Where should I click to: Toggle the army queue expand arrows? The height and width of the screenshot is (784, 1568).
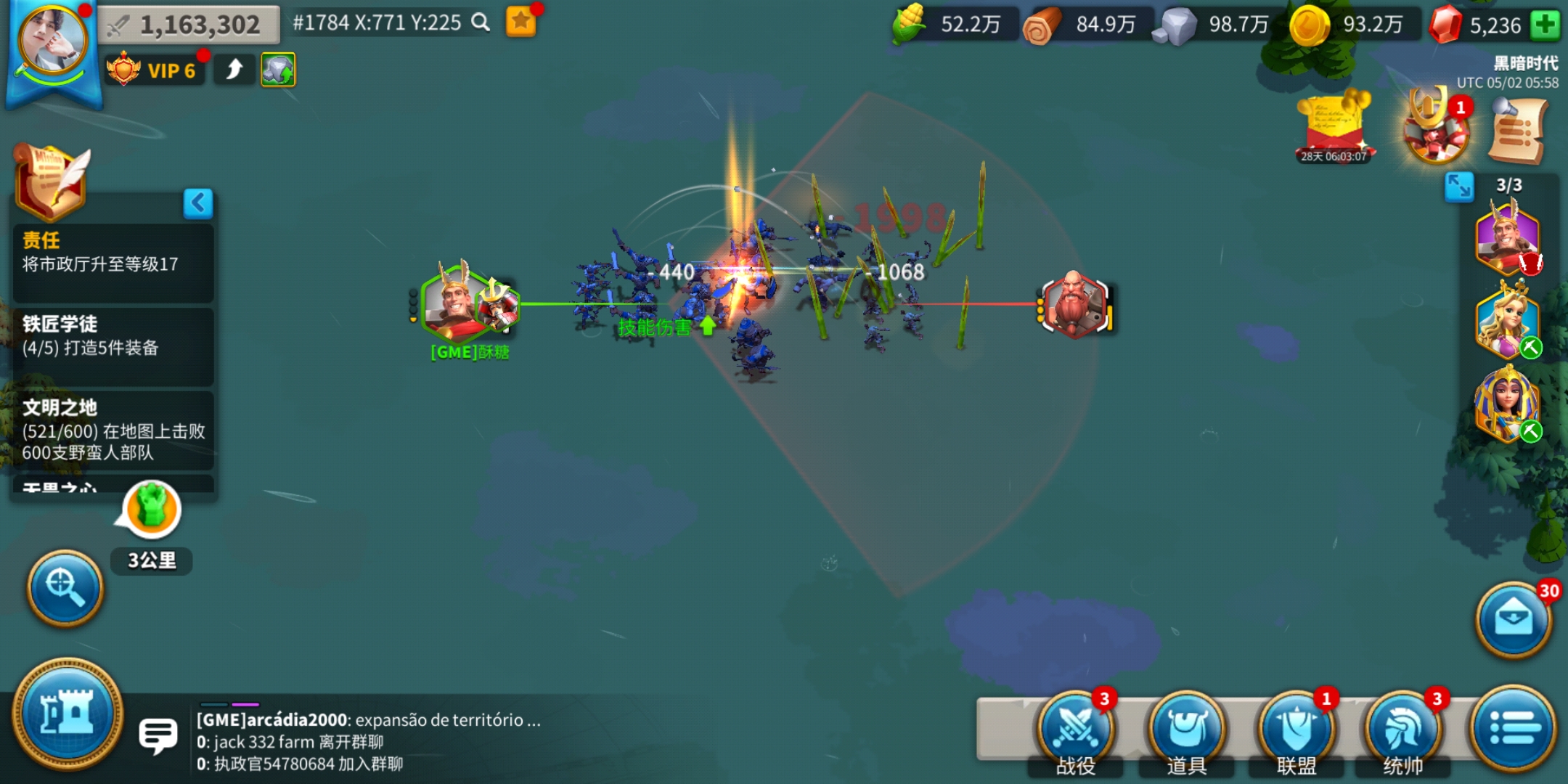(x=1458, y=187)
